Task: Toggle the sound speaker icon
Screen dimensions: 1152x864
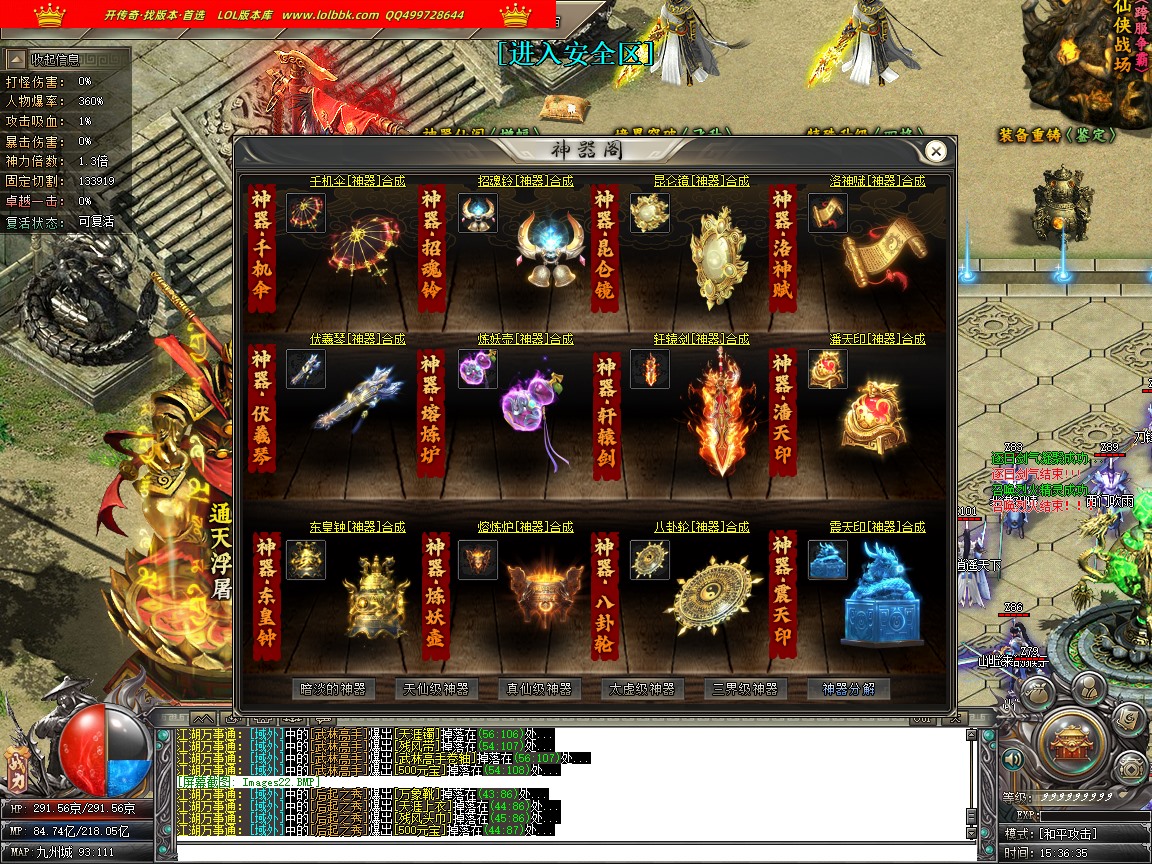Action: click(1013, 759)
